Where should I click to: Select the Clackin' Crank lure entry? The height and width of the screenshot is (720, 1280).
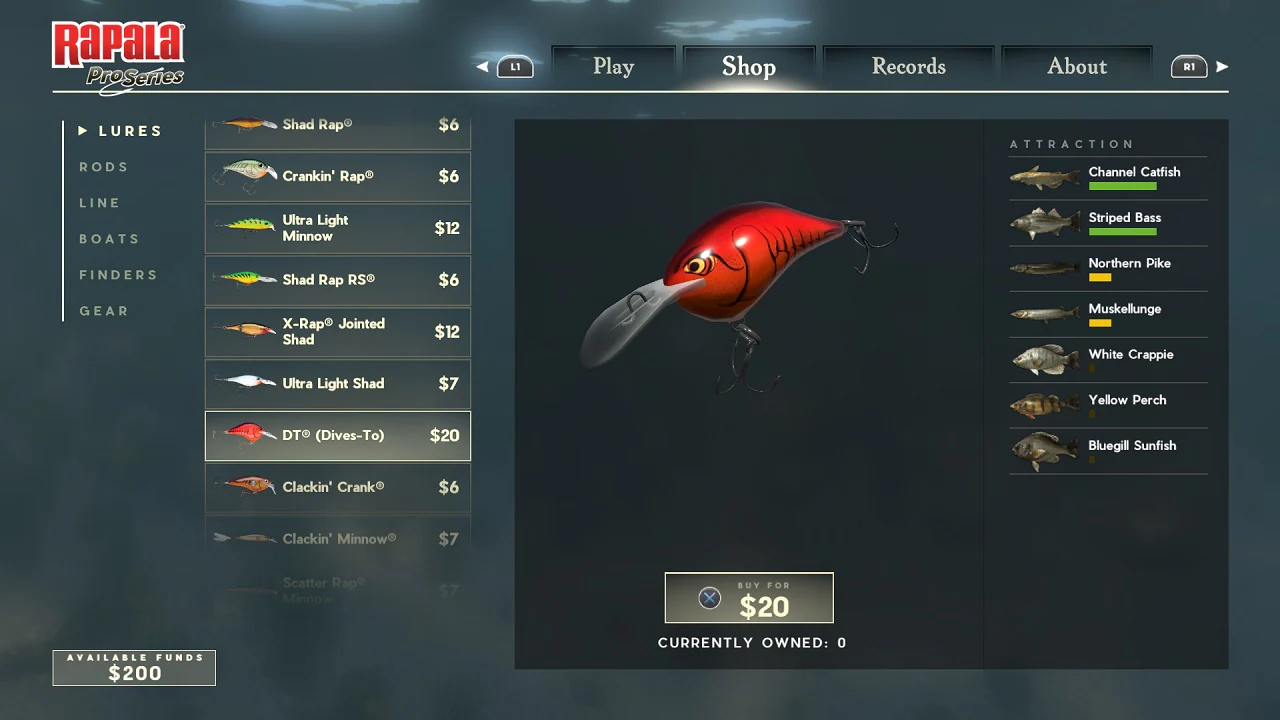pyautogui.click(x=337, y=487)
